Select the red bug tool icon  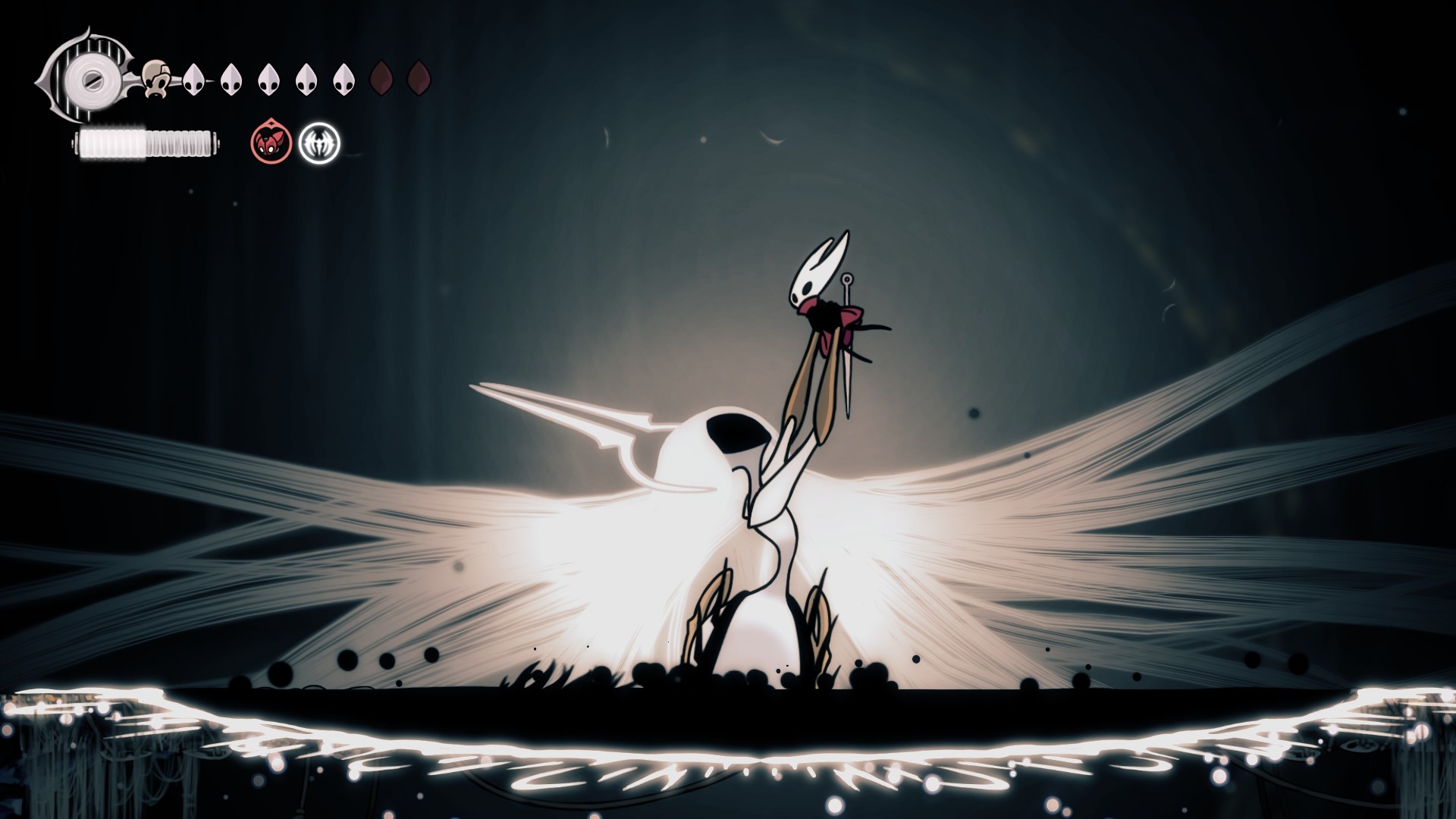tap(271, 142)
